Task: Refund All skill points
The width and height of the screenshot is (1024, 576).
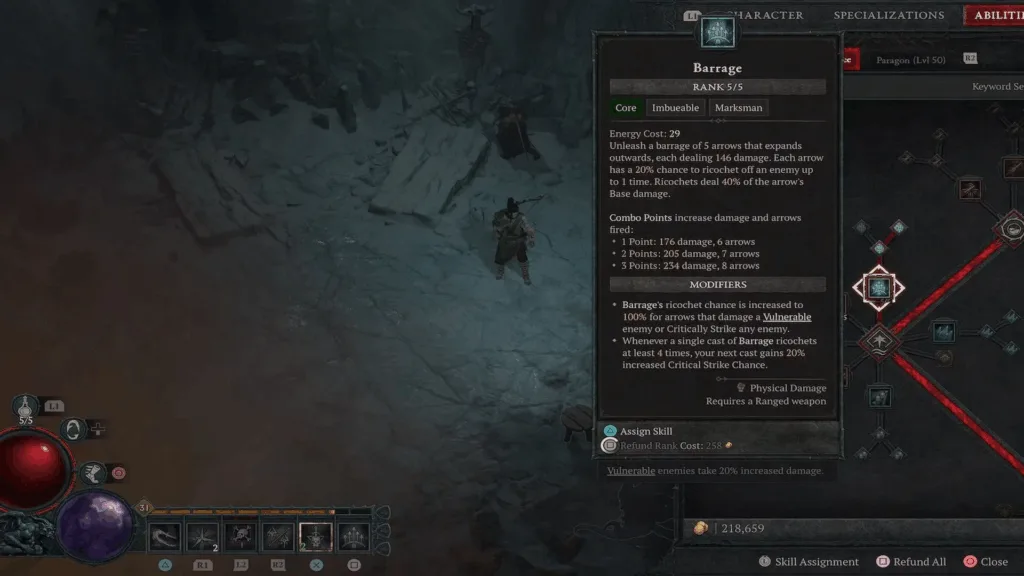Action: (x=917, y=562)
